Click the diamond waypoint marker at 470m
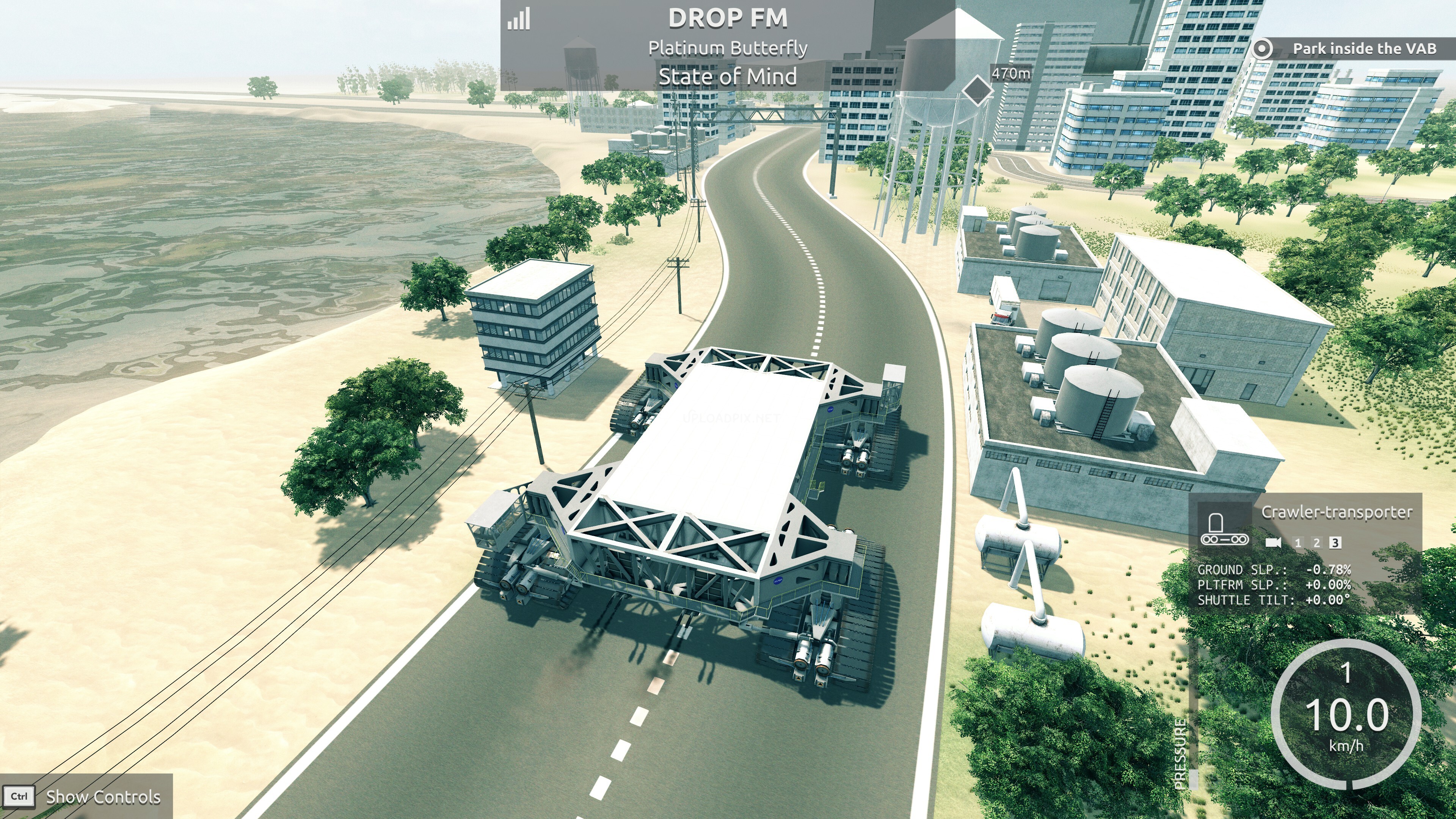Viewport: 1456px width, 819px height. (977, 89)
